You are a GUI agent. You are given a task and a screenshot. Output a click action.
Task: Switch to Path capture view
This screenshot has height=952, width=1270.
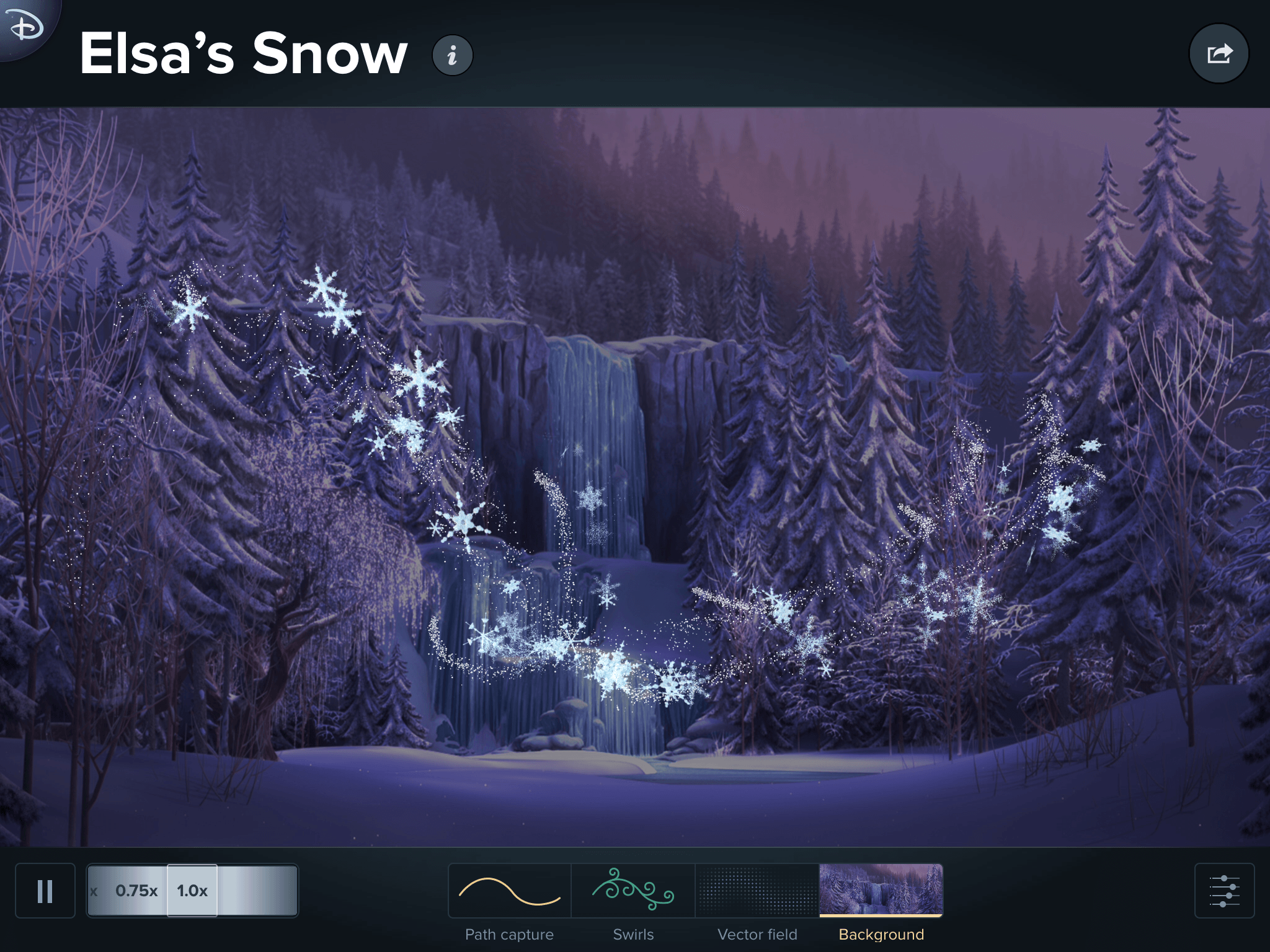(509, 891)
